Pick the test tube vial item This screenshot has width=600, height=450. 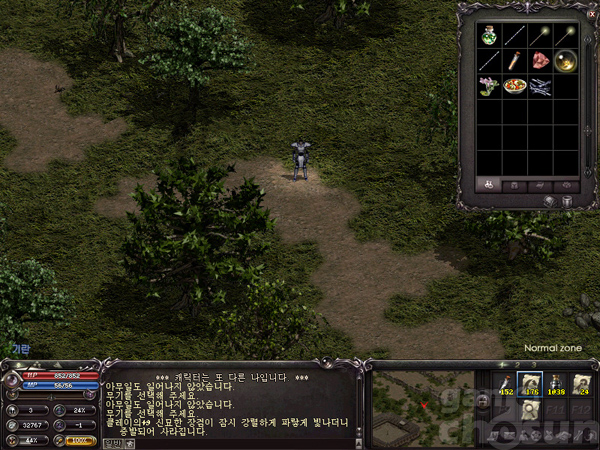coord(515,61)
